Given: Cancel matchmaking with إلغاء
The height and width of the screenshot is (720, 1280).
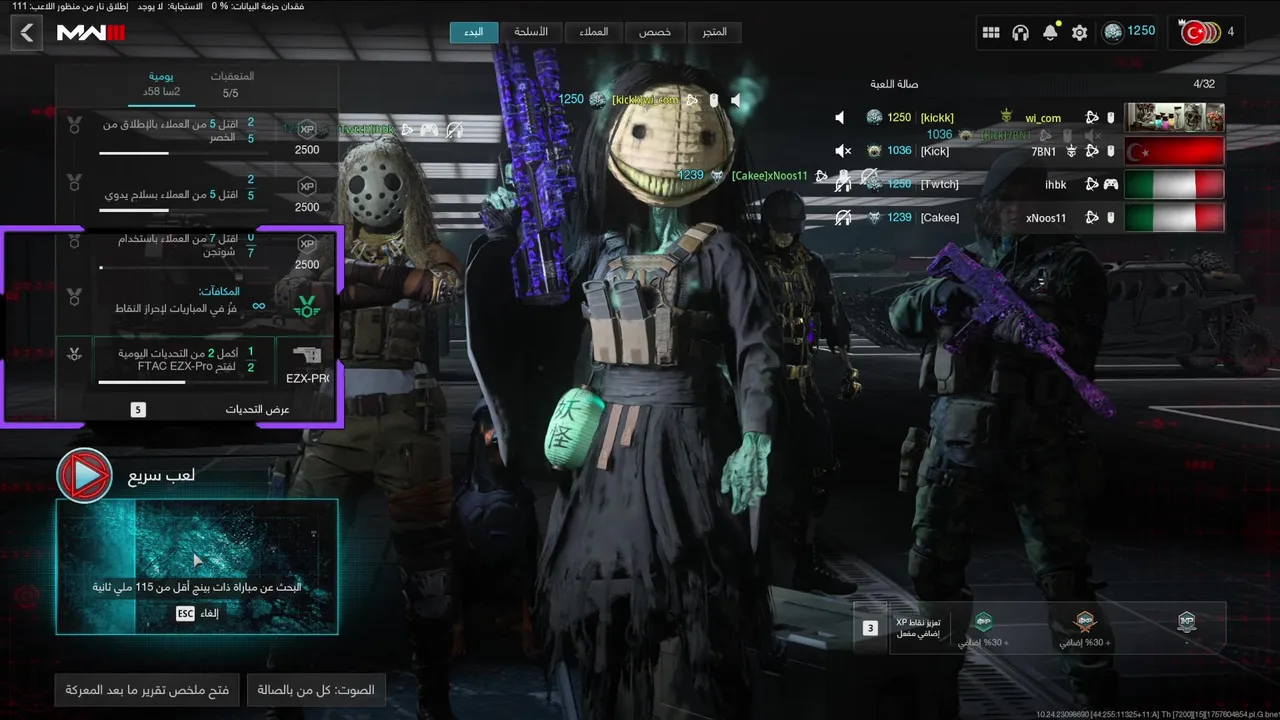Looking at the screenshot, I should click(197, 613).
